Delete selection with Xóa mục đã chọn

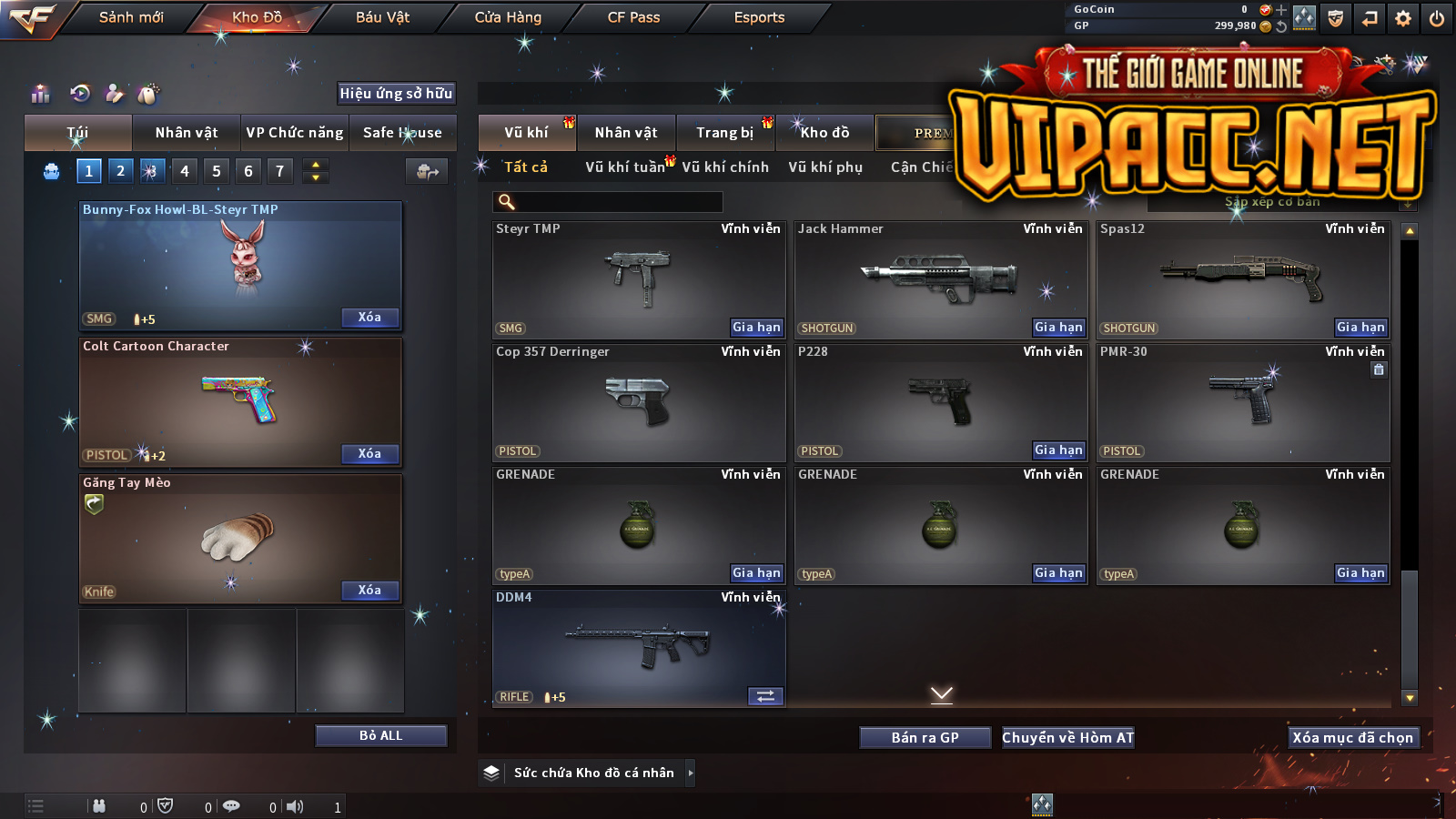[x=1352, y=738]
